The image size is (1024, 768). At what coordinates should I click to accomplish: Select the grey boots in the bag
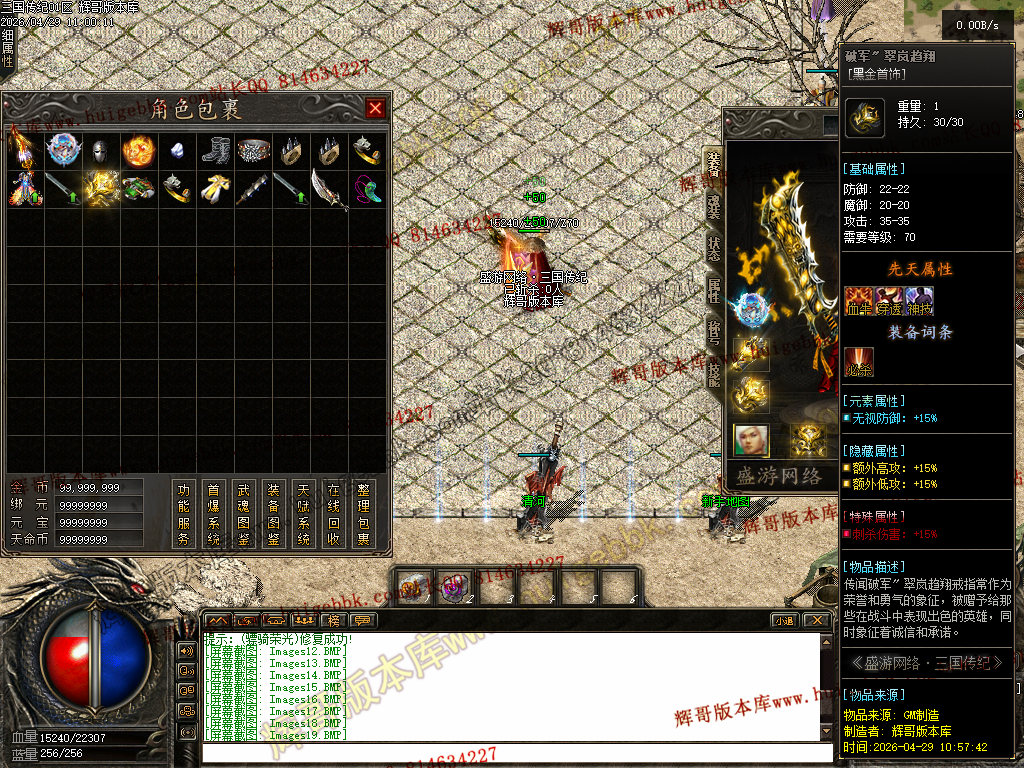pyautogui.click(x=215, y=152)
